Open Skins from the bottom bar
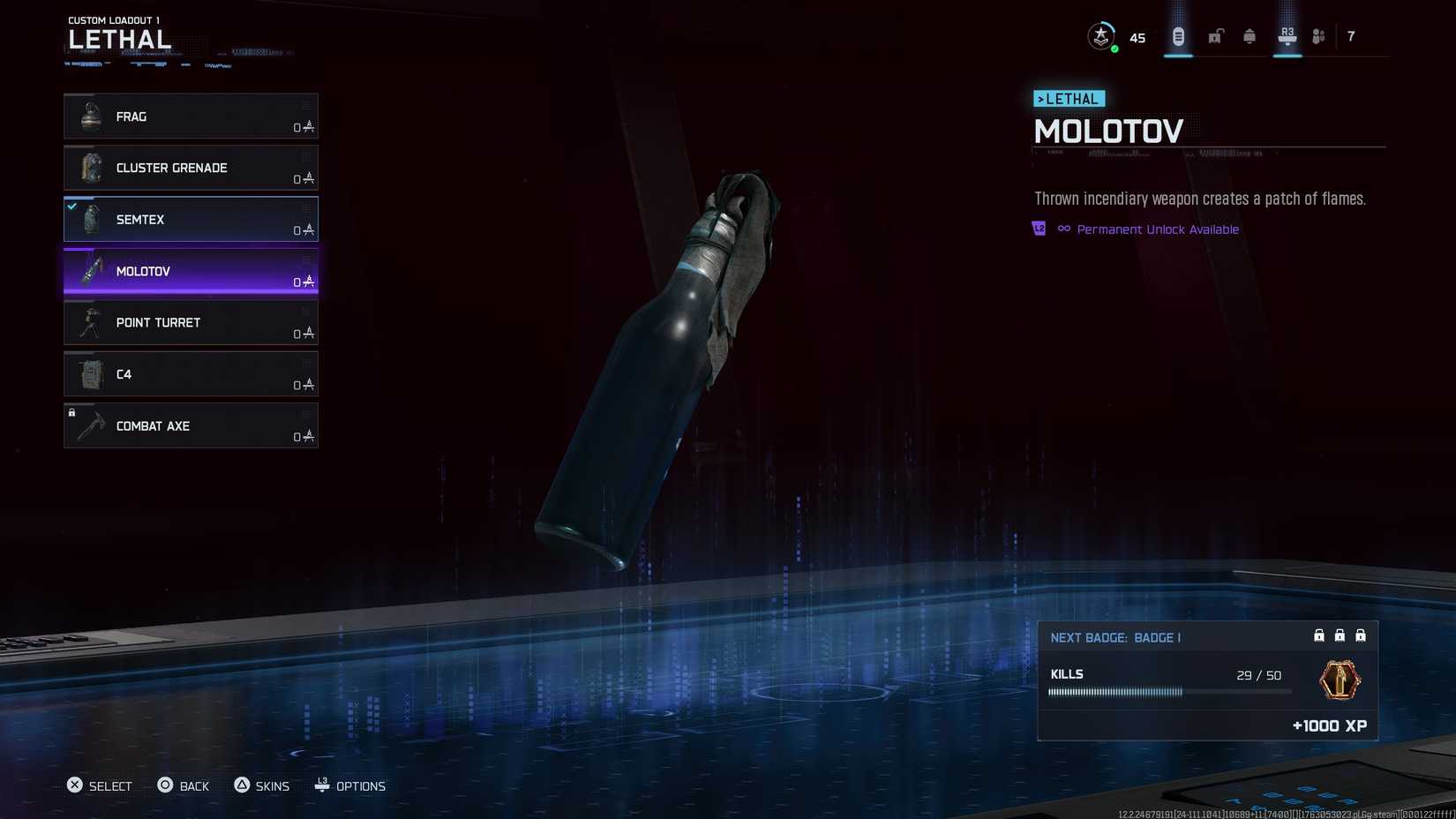The image size is (1456, 819). click(x=262, y=785)
